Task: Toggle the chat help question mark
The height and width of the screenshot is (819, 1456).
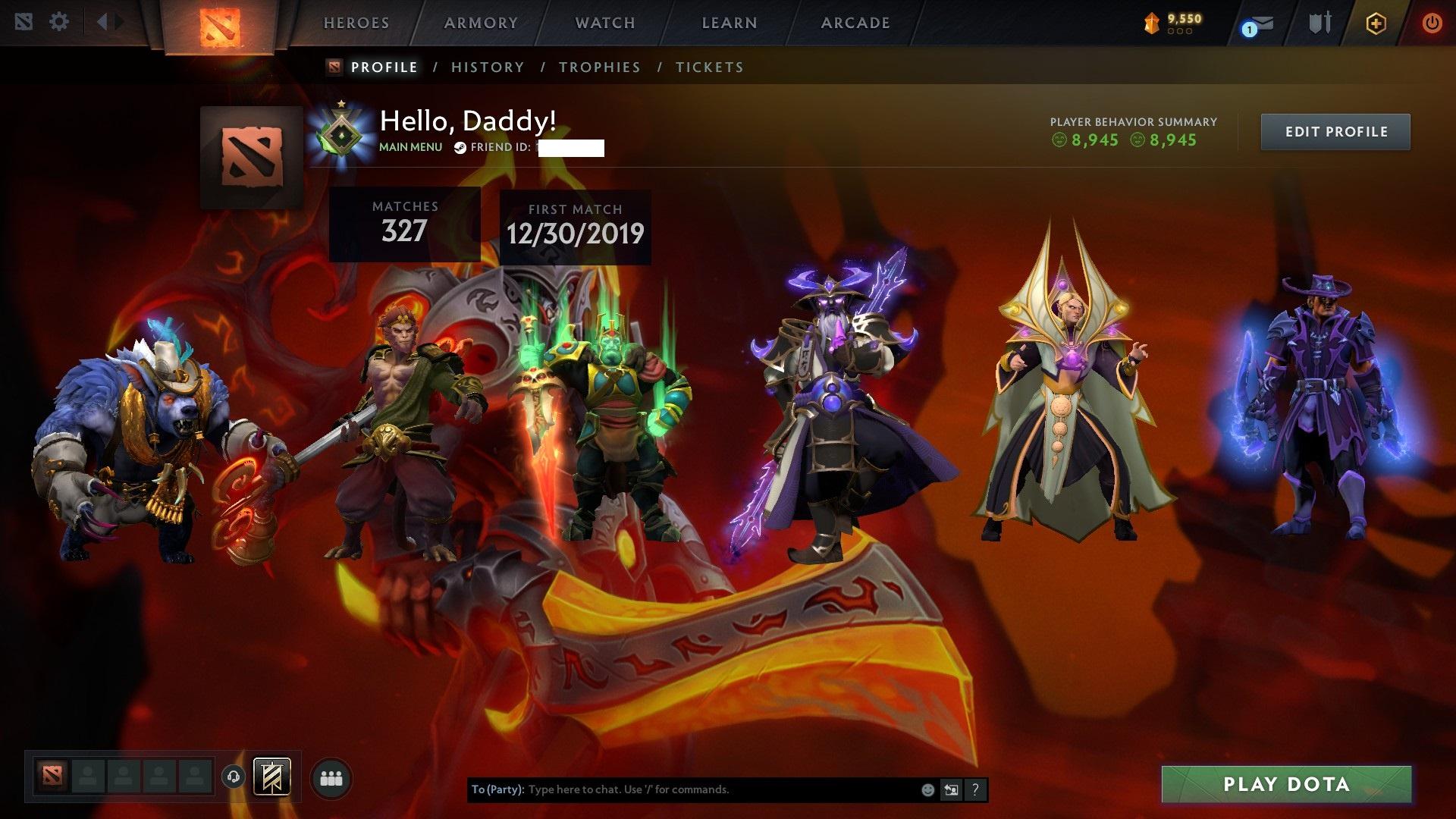Action: [974, 789]
